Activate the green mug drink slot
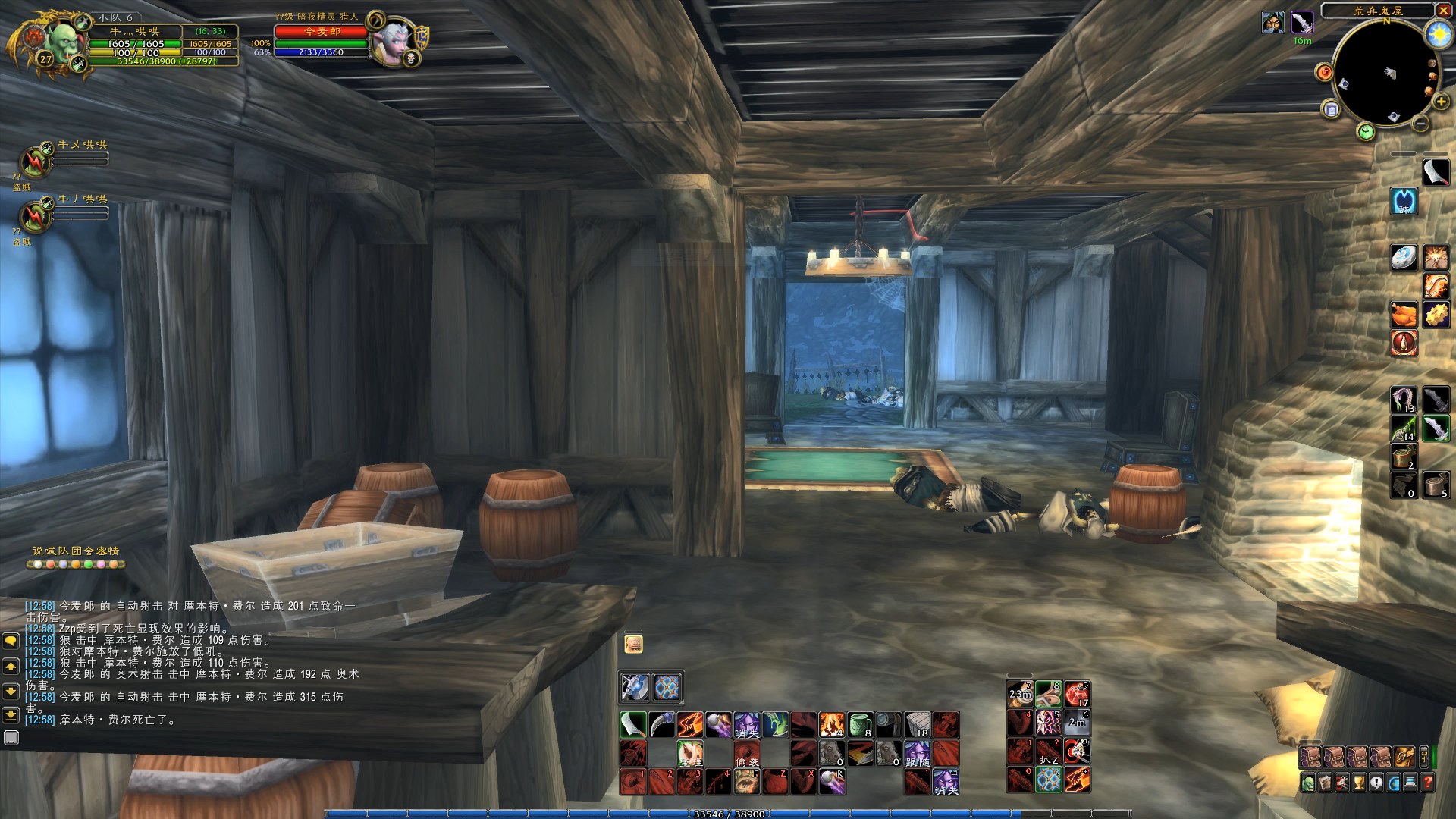1456x819 pixels. tap(860, 725)
